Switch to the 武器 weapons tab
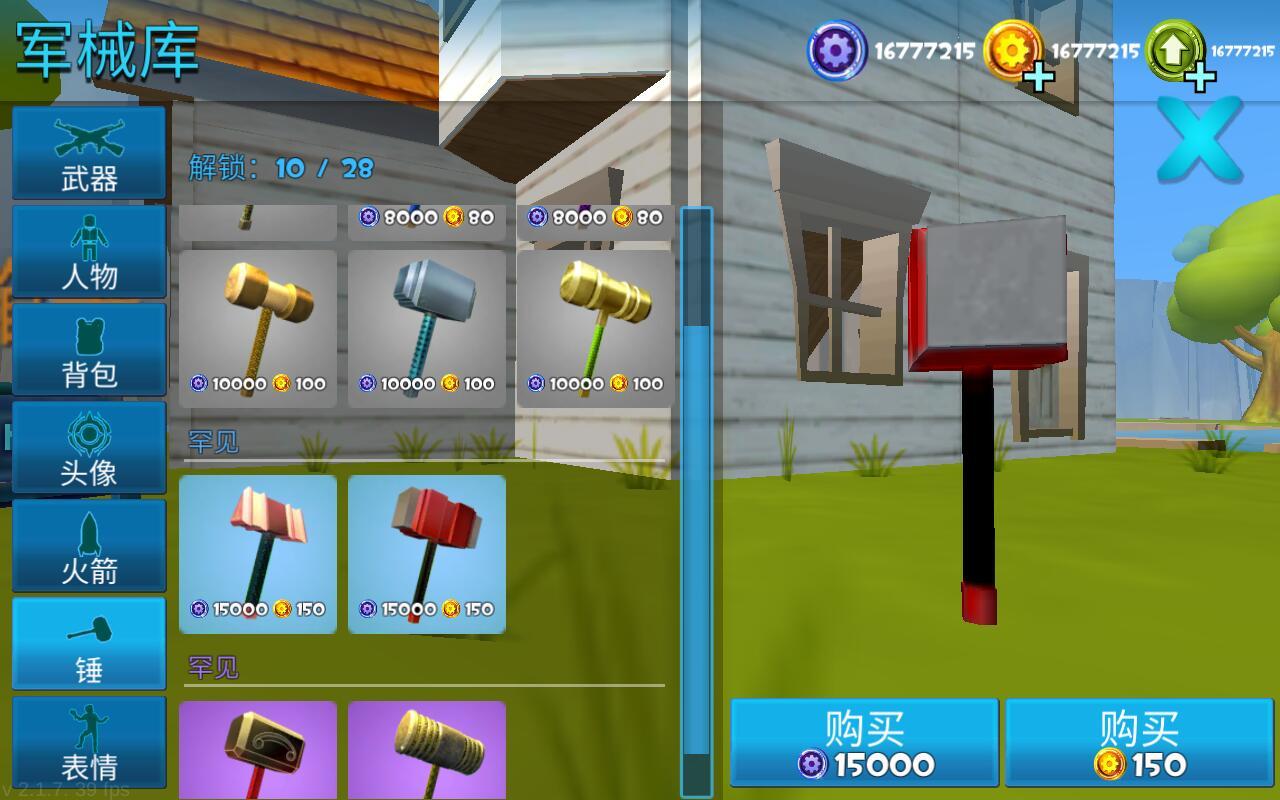 point(89,153)
